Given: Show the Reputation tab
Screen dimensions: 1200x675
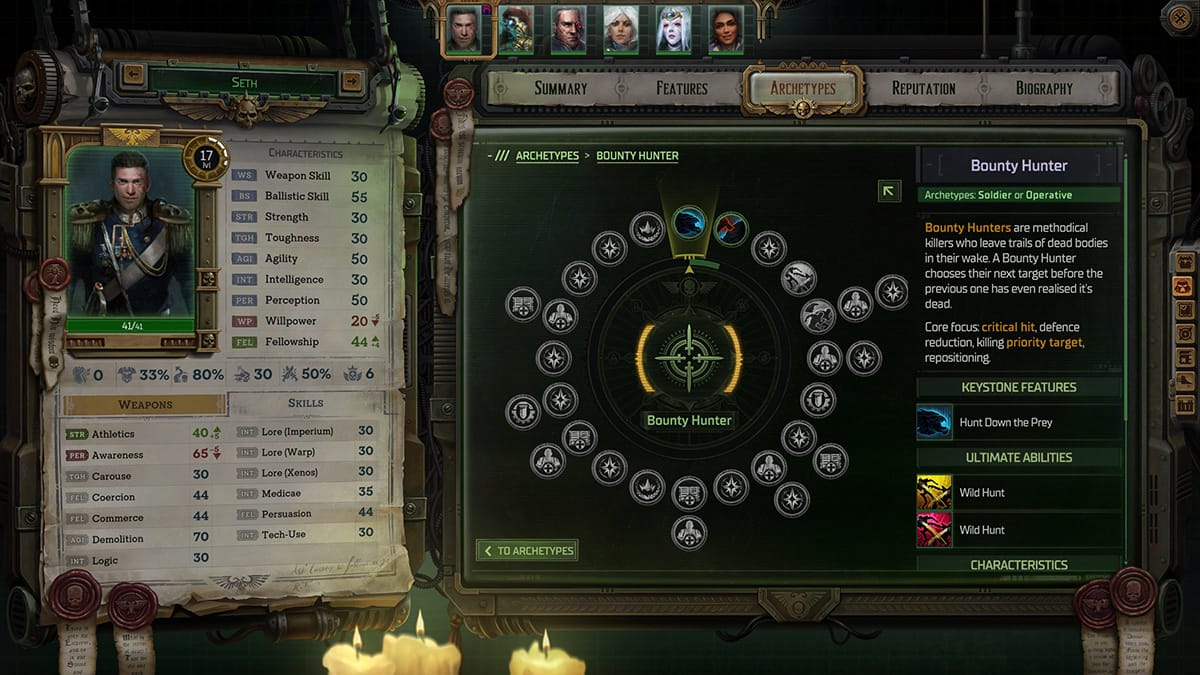Looking at the screenshot, I should pyautogui.click(x=923, y=88).
